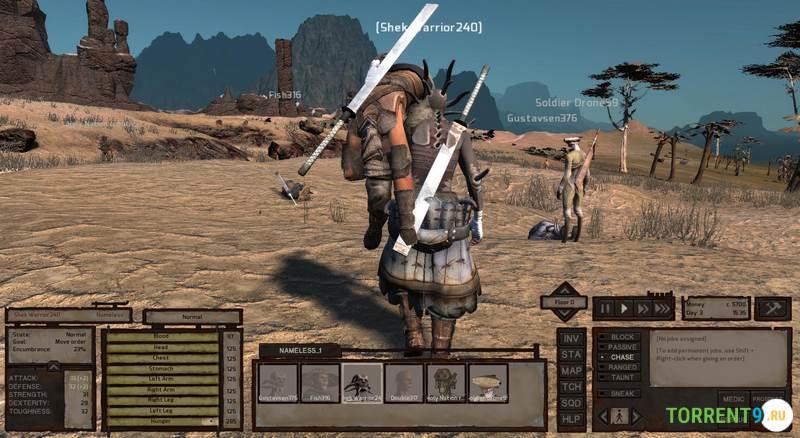
Task: Toggle the PASSIVE stance
Action: [621, 347]
